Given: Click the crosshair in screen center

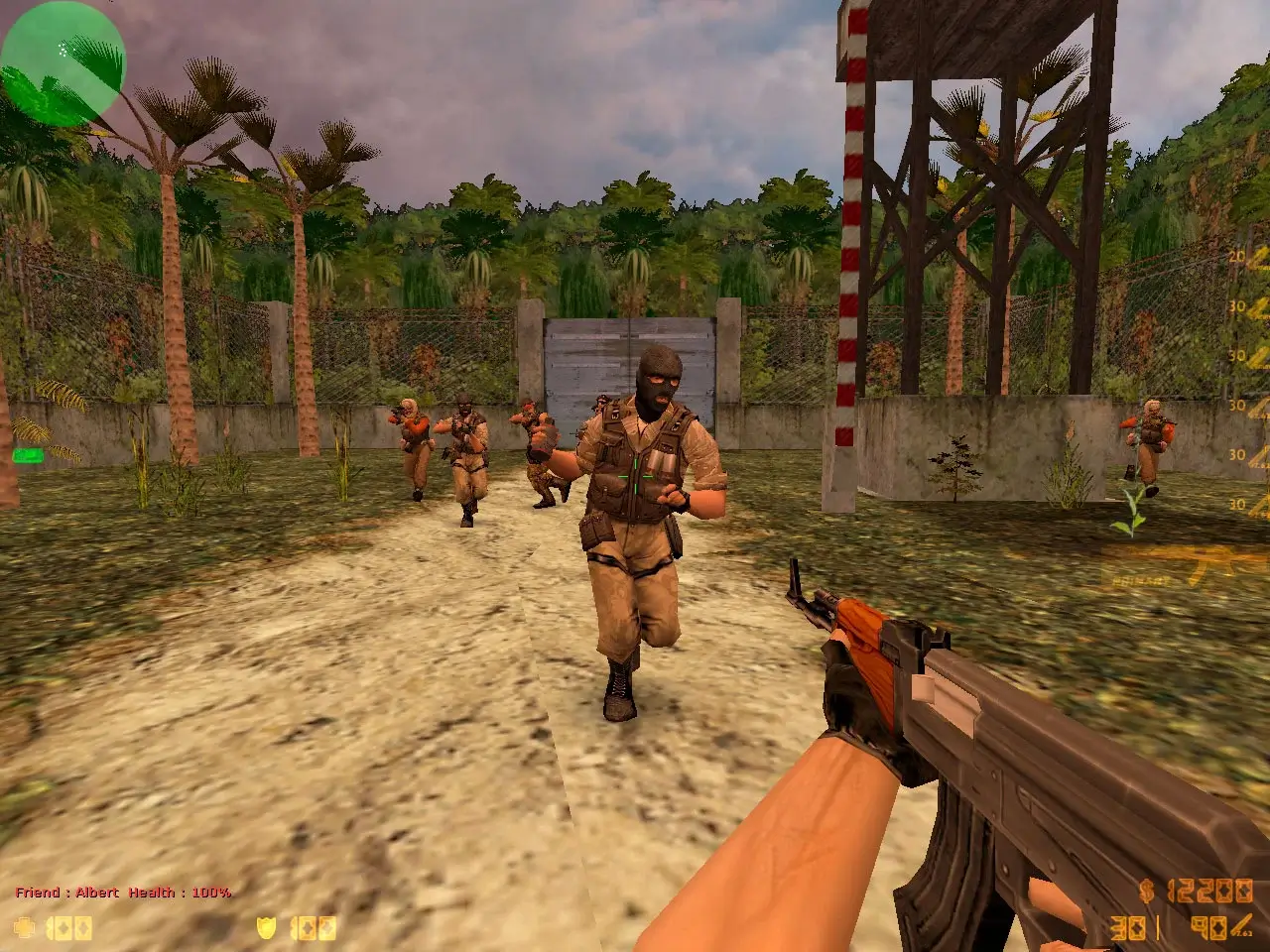Looking at the screenshot, I should (635, 474).
